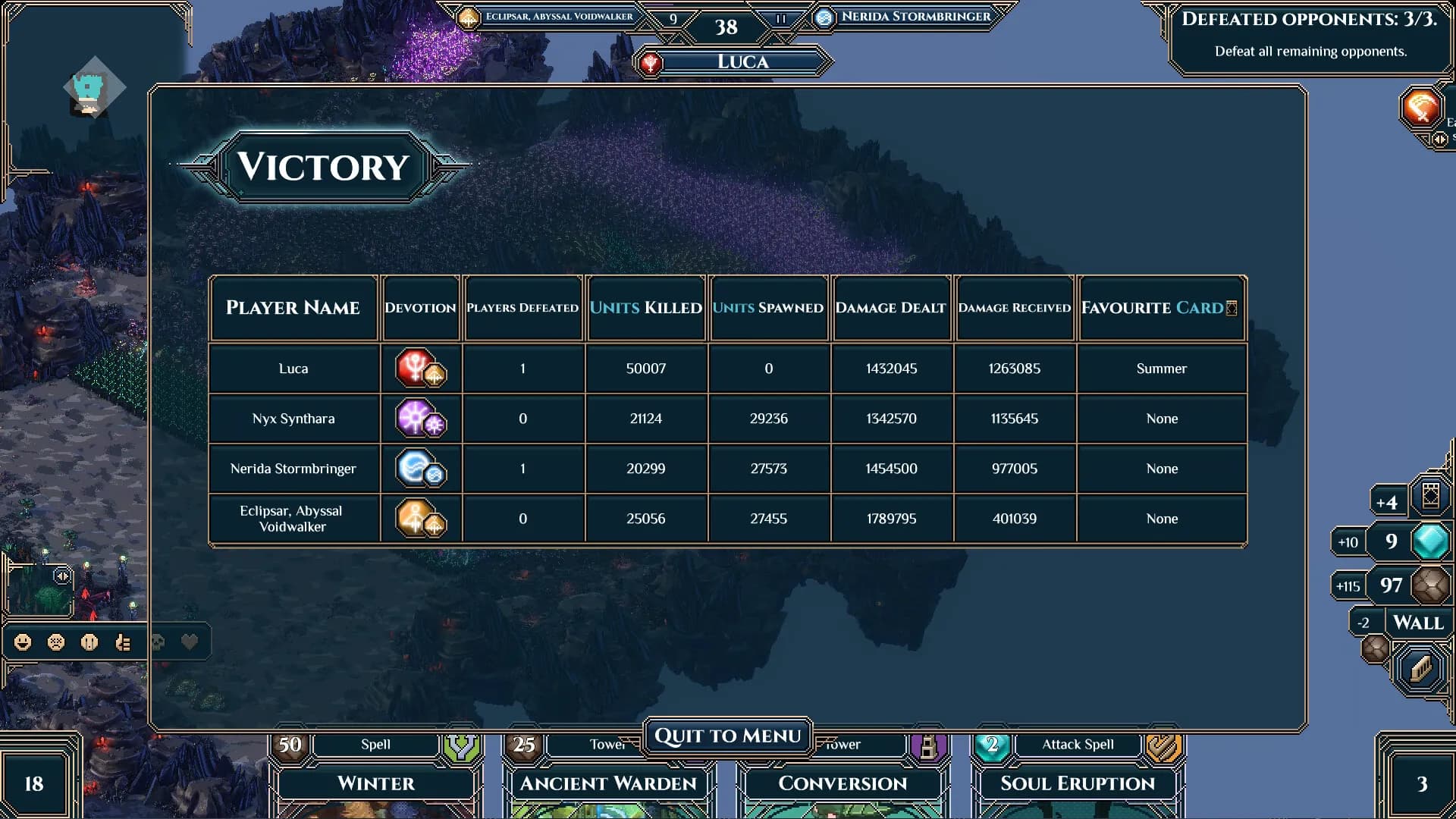
Task: Select the Winter spell card
Action: coord(376,783)
